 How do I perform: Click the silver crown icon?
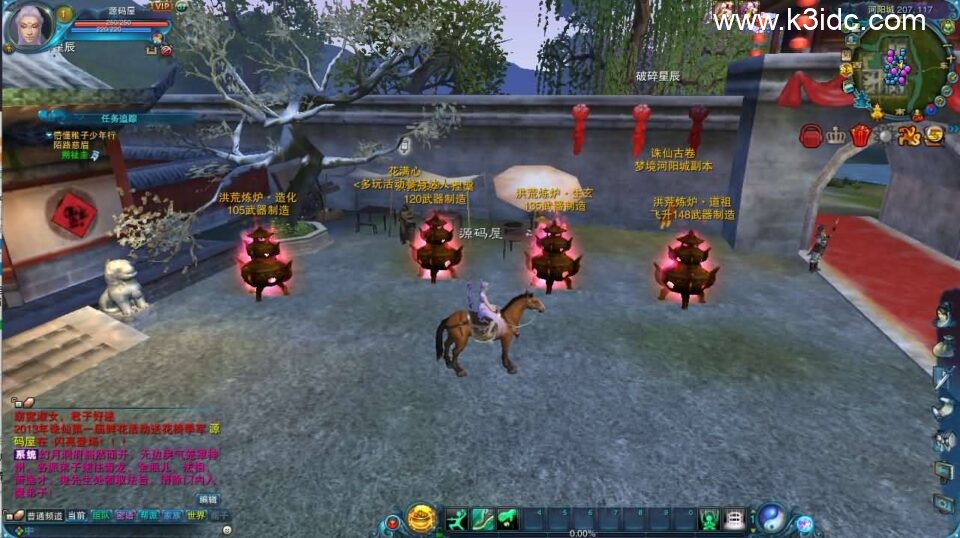point(836,136)
